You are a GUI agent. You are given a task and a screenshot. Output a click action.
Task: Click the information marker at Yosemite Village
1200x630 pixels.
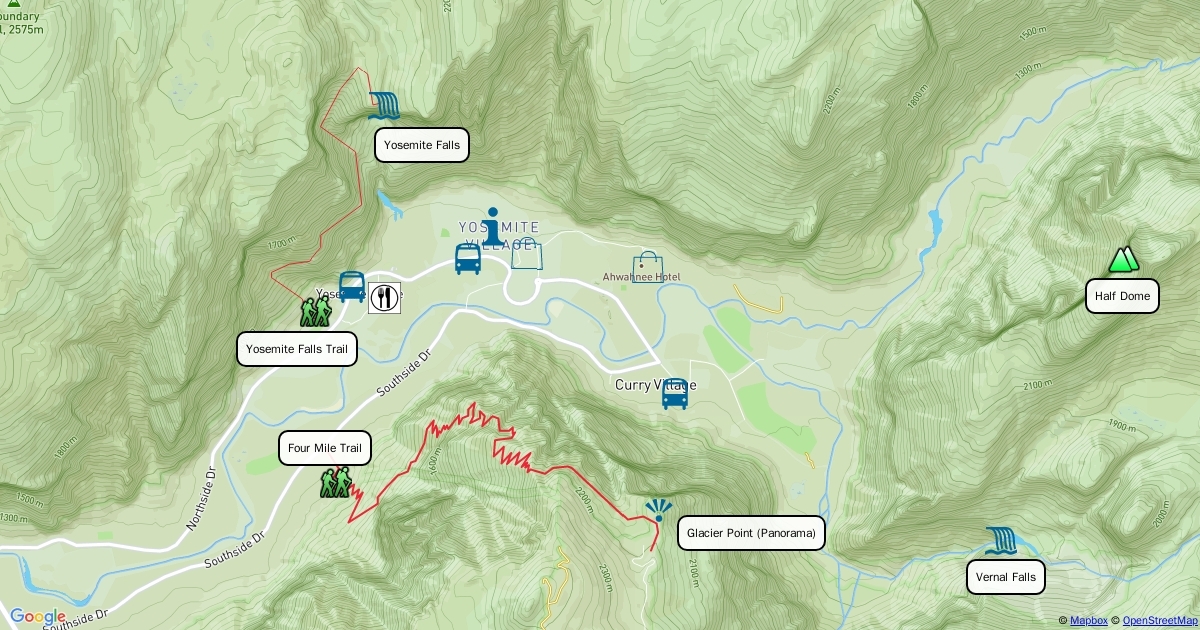[491, 225]
